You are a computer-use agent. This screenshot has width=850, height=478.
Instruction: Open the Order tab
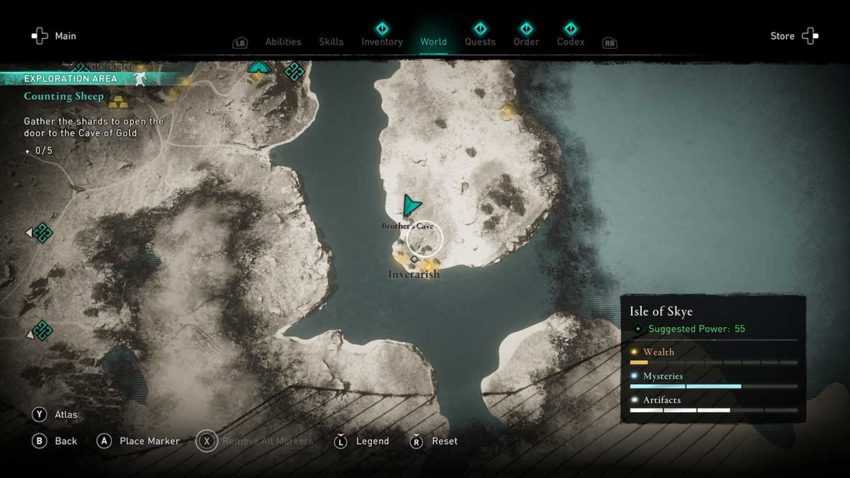coord(526,41)
